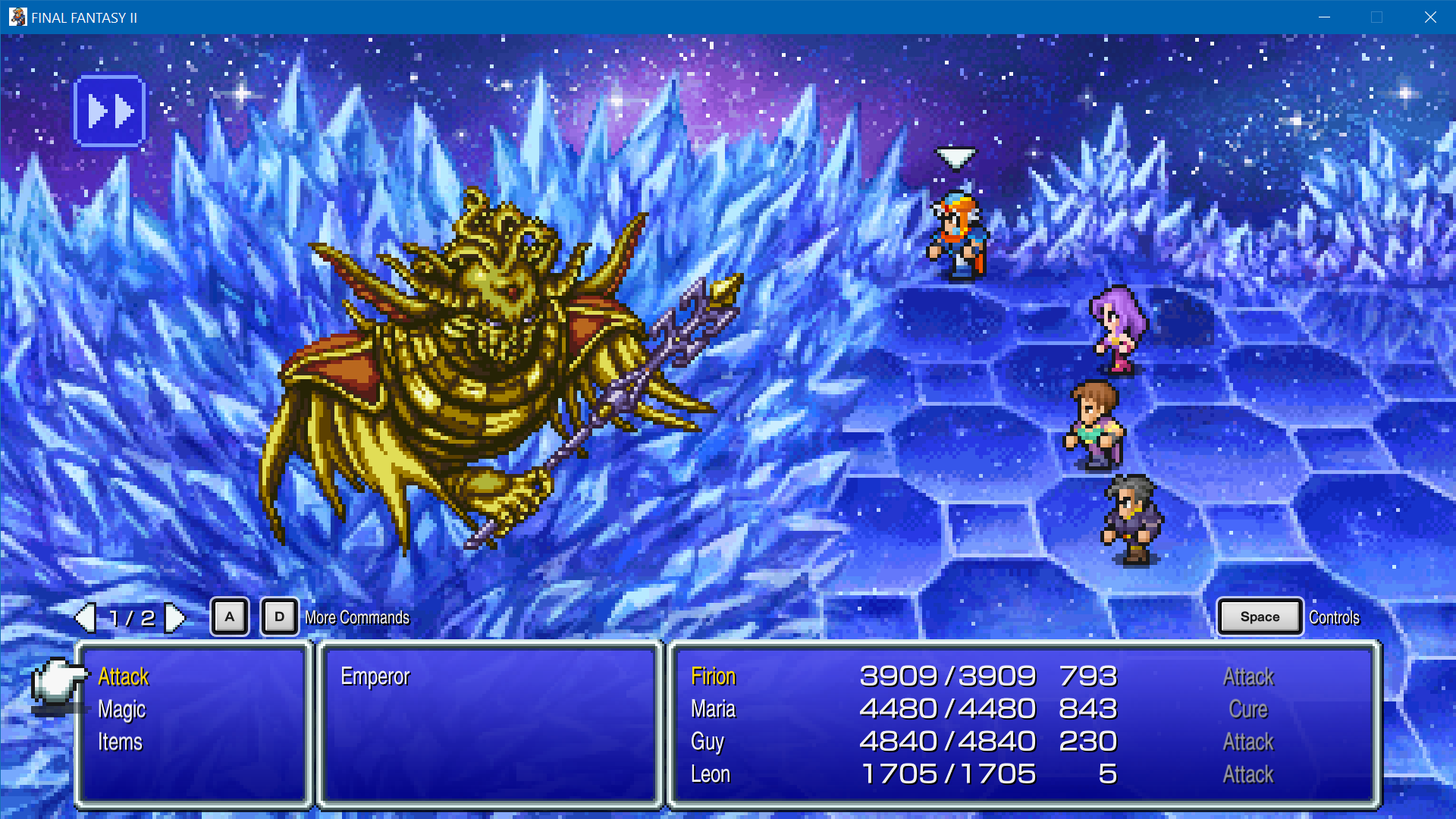This screenshot has height=819, width=1456.
Task: Target the Emperor in the enemy list
Action: coord(375,676)
